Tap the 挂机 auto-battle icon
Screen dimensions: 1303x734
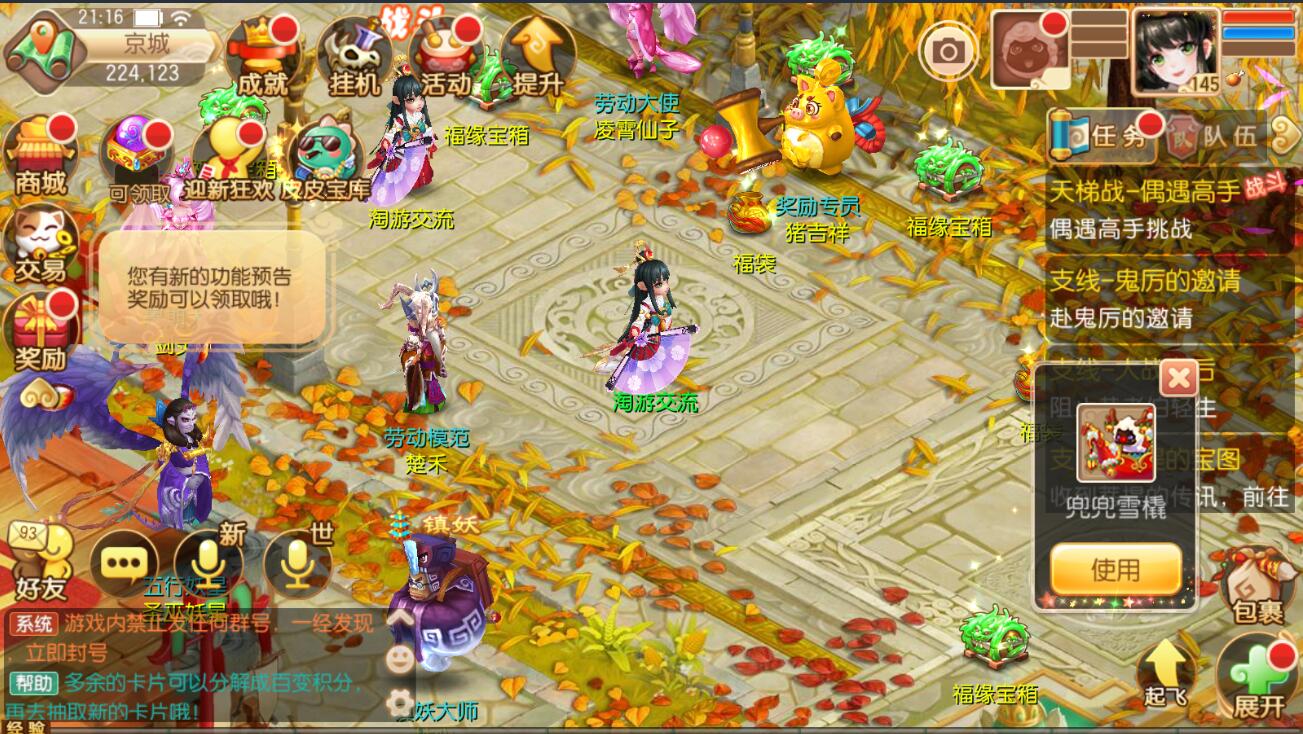354,57
